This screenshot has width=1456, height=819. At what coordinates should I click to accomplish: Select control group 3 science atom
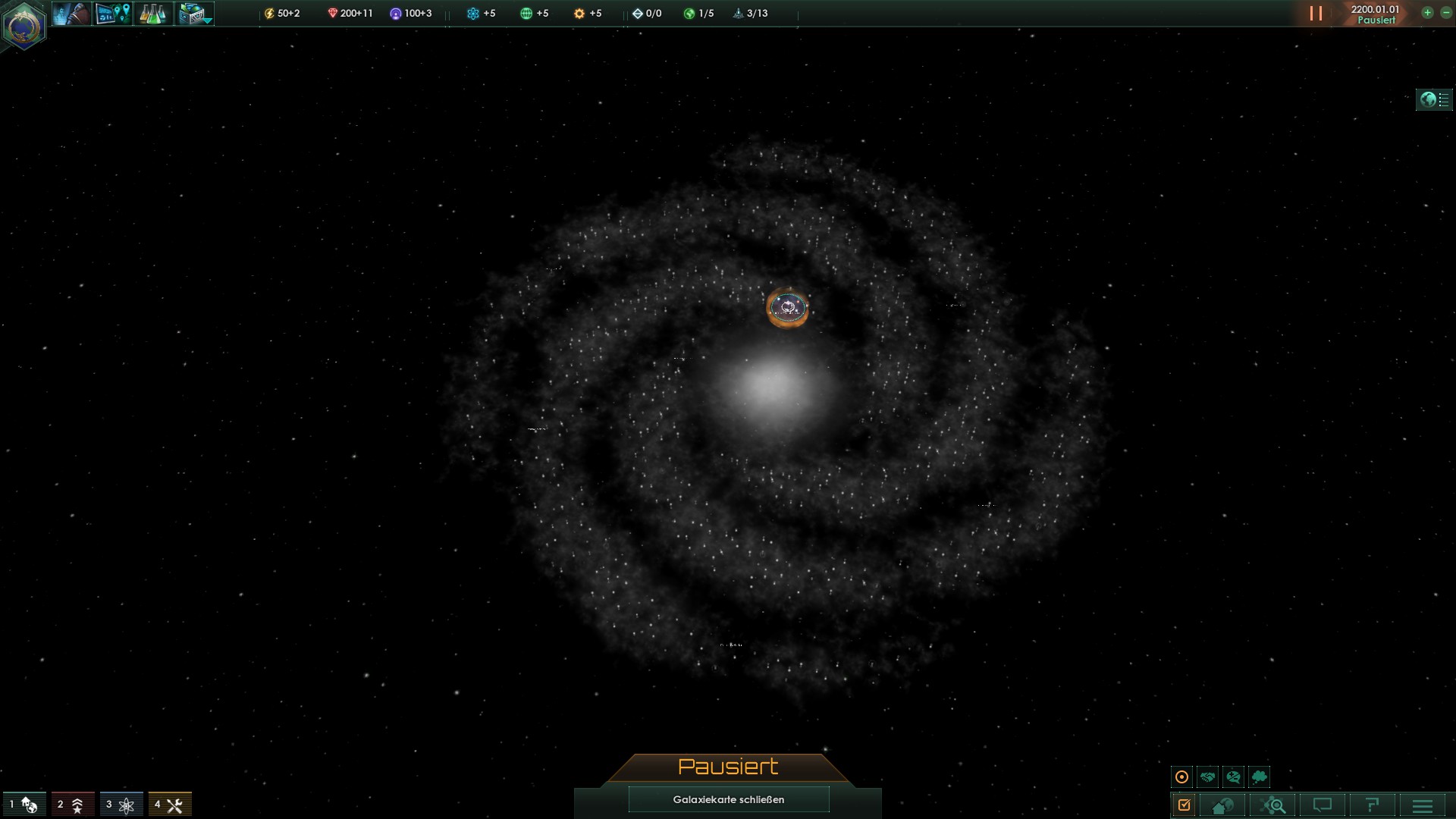(121, 805)
